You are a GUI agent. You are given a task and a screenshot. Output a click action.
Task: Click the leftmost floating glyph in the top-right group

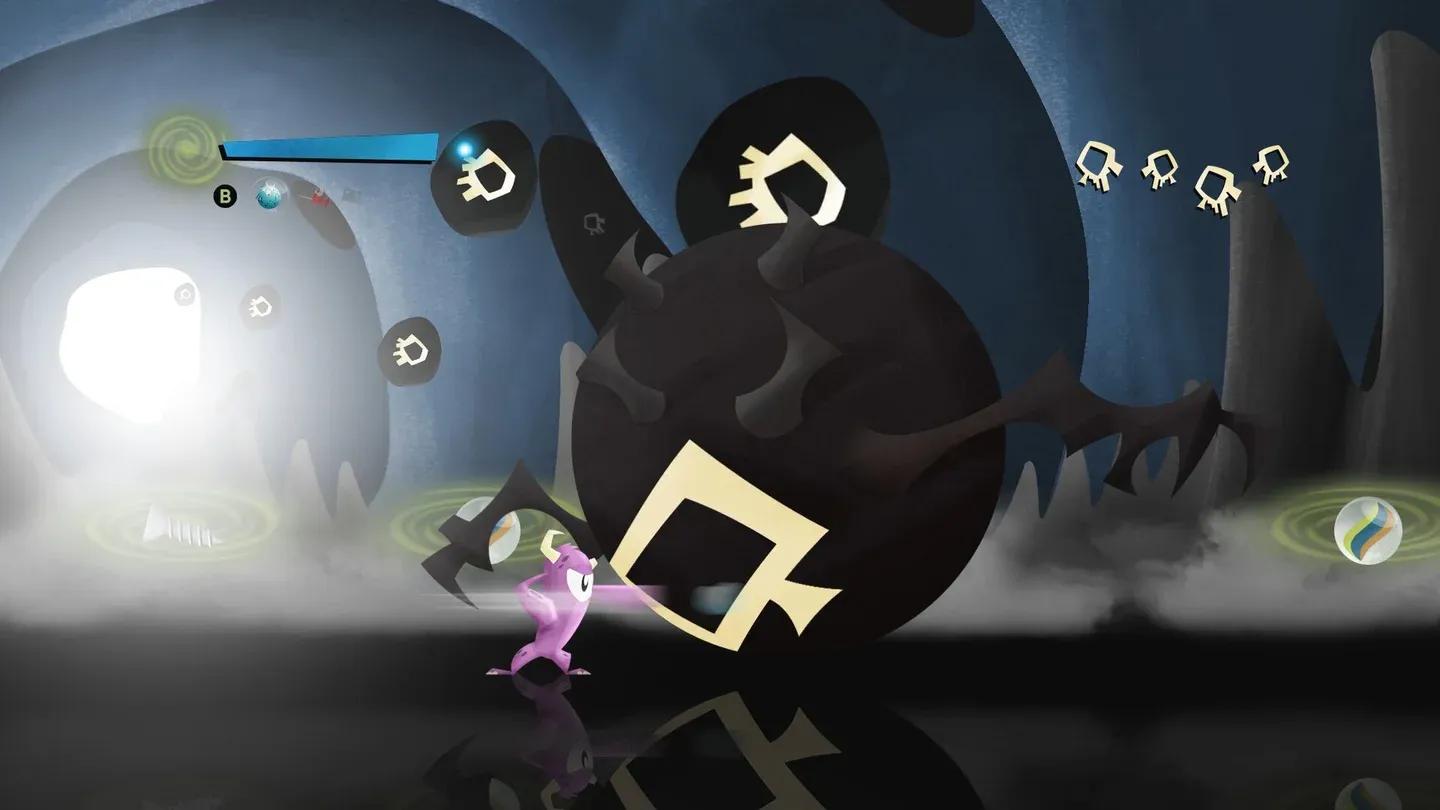click(x=1098, y=165)
